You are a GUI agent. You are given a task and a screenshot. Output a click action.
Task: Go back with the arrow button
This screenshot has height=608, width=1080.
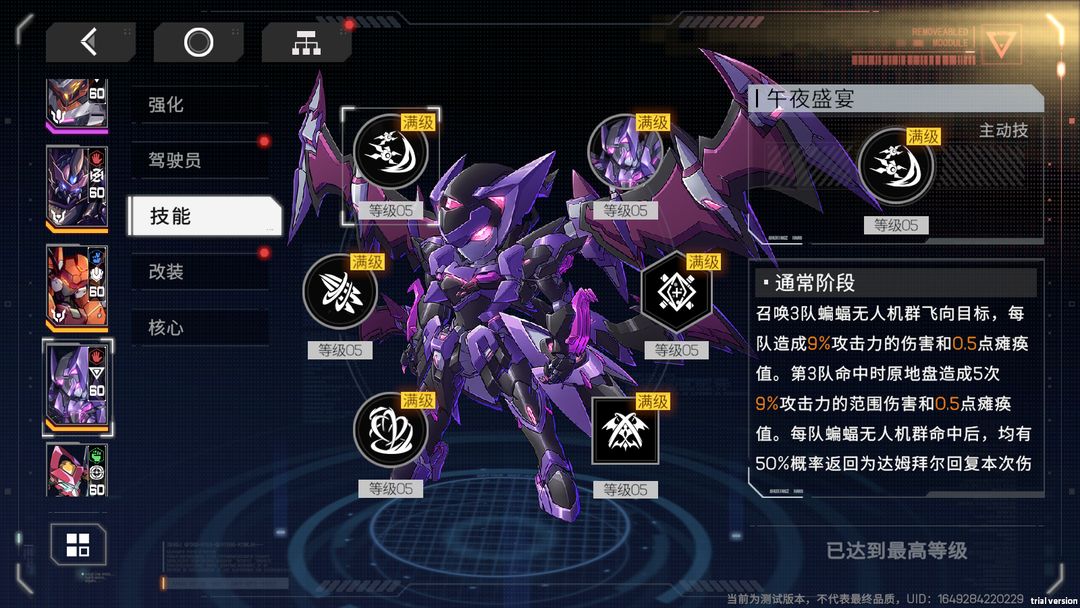coord(90,42)
